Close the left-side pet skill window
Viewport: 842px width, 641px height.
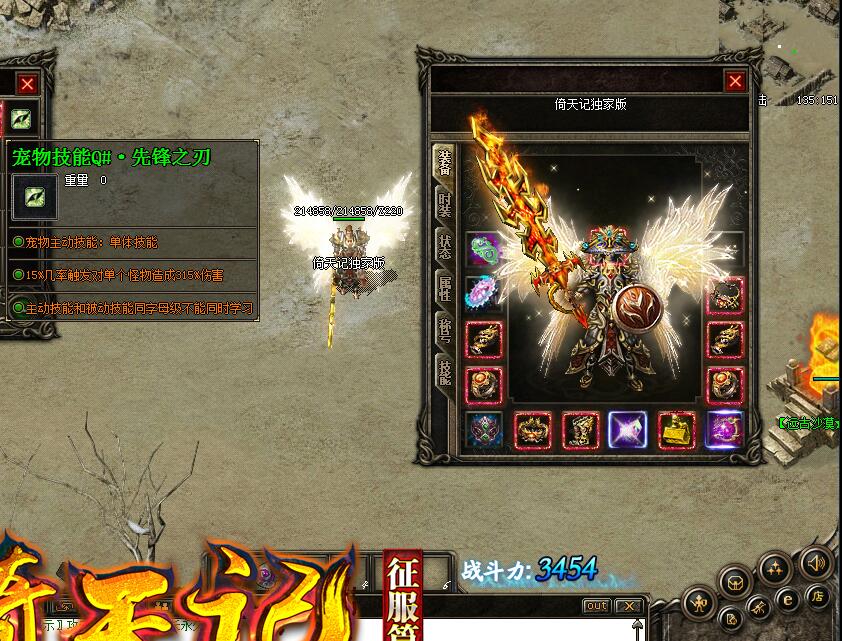pos(27,85)
